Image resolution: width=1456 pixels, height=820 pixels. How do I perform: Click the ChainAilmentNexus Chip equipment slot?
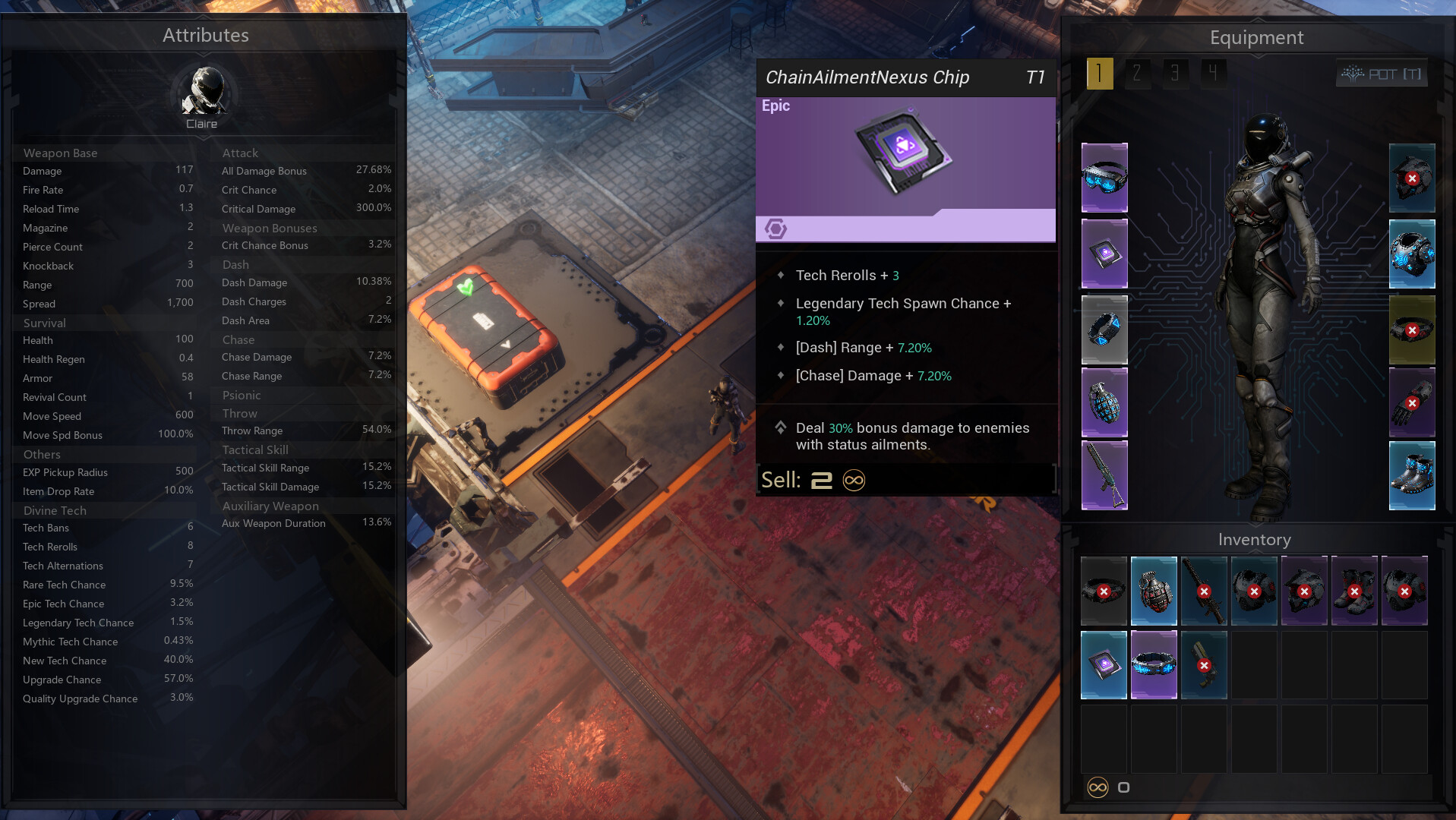coord(1104,253)
